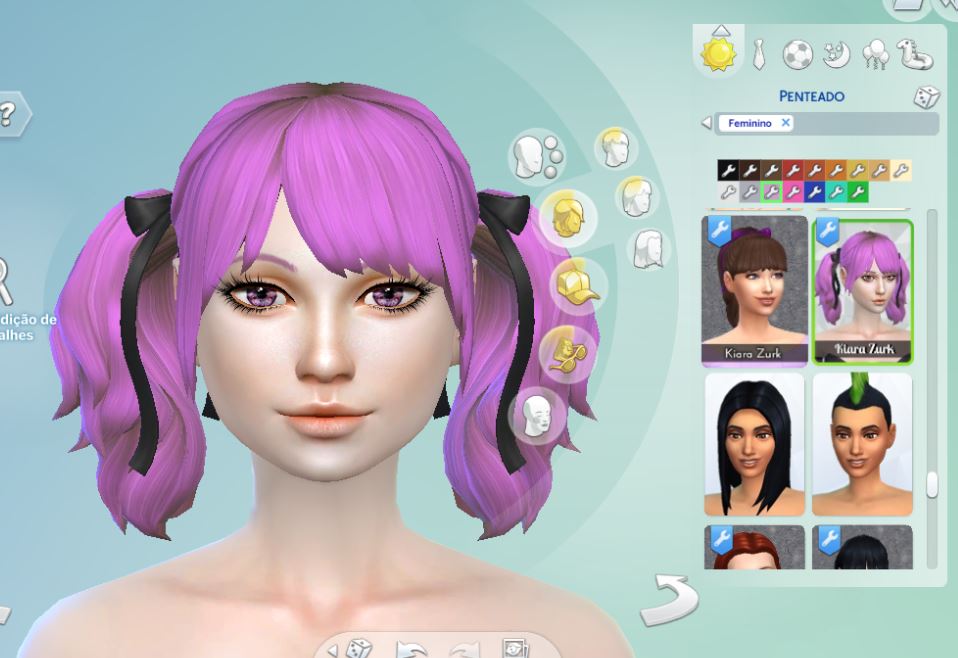Select the green mohawk hairstyle

(862, 444)
